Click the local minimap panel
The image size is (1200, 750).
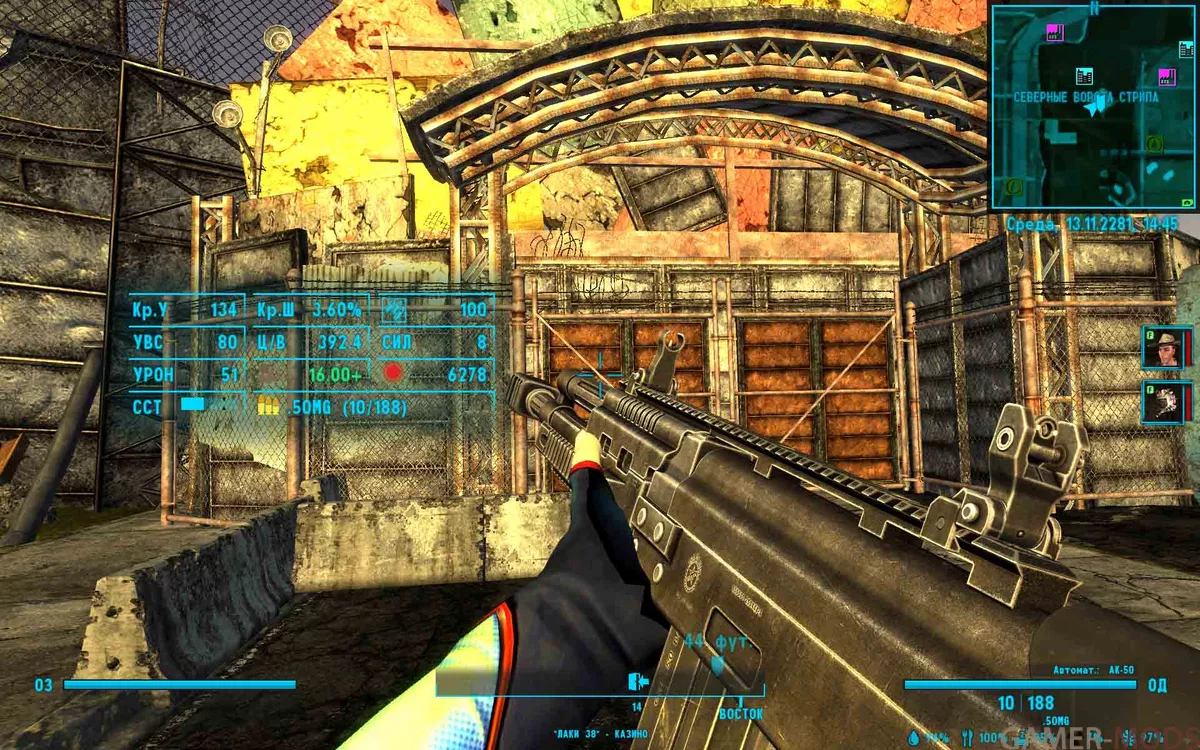1094,107
